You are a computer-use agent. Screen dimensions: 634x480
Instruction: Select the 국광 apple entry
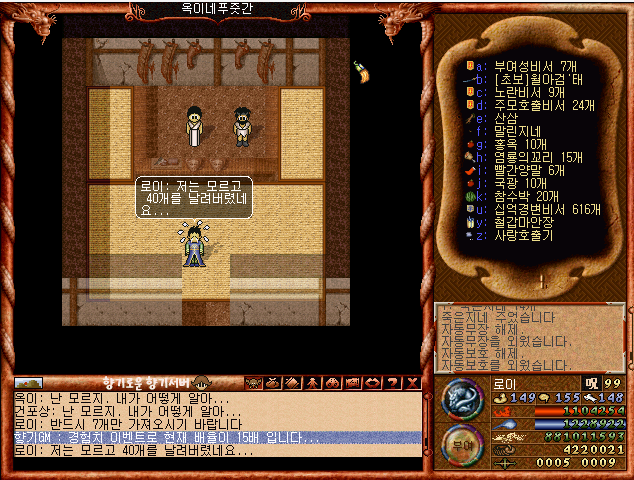[522, 183]
